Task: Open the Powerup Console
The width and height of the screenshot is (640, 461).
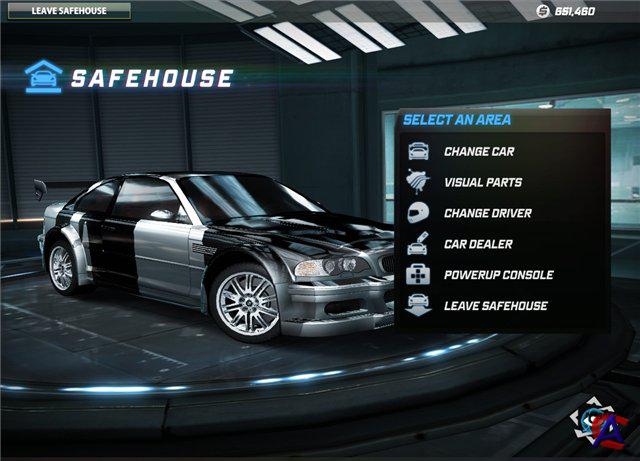Action: (x=498, y=274)
